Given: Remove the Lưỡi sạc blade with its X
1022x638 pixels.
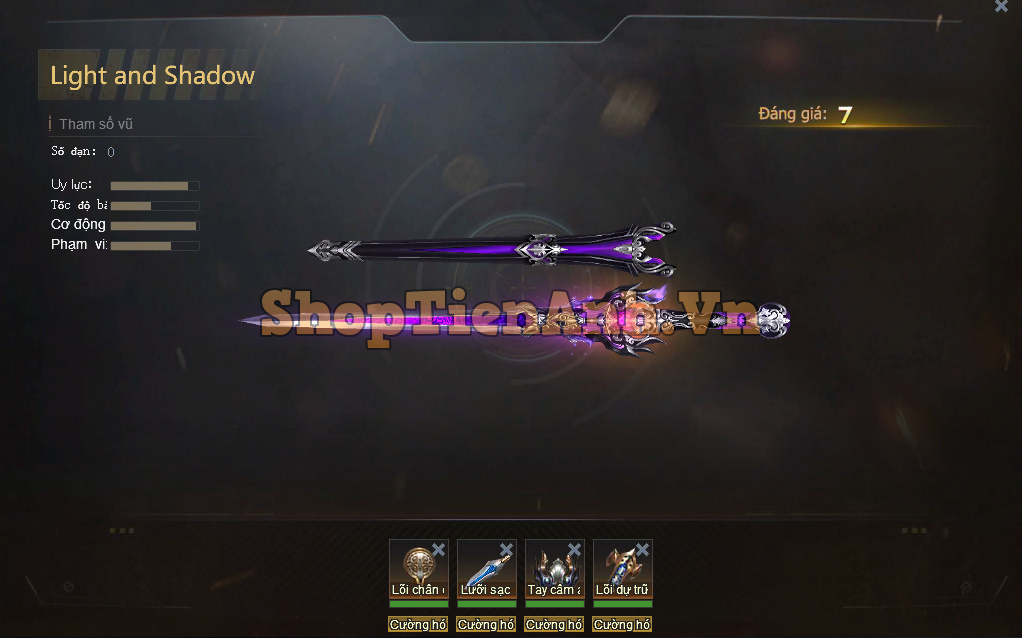Looking at the screenshot, I should tap(506, 550).
